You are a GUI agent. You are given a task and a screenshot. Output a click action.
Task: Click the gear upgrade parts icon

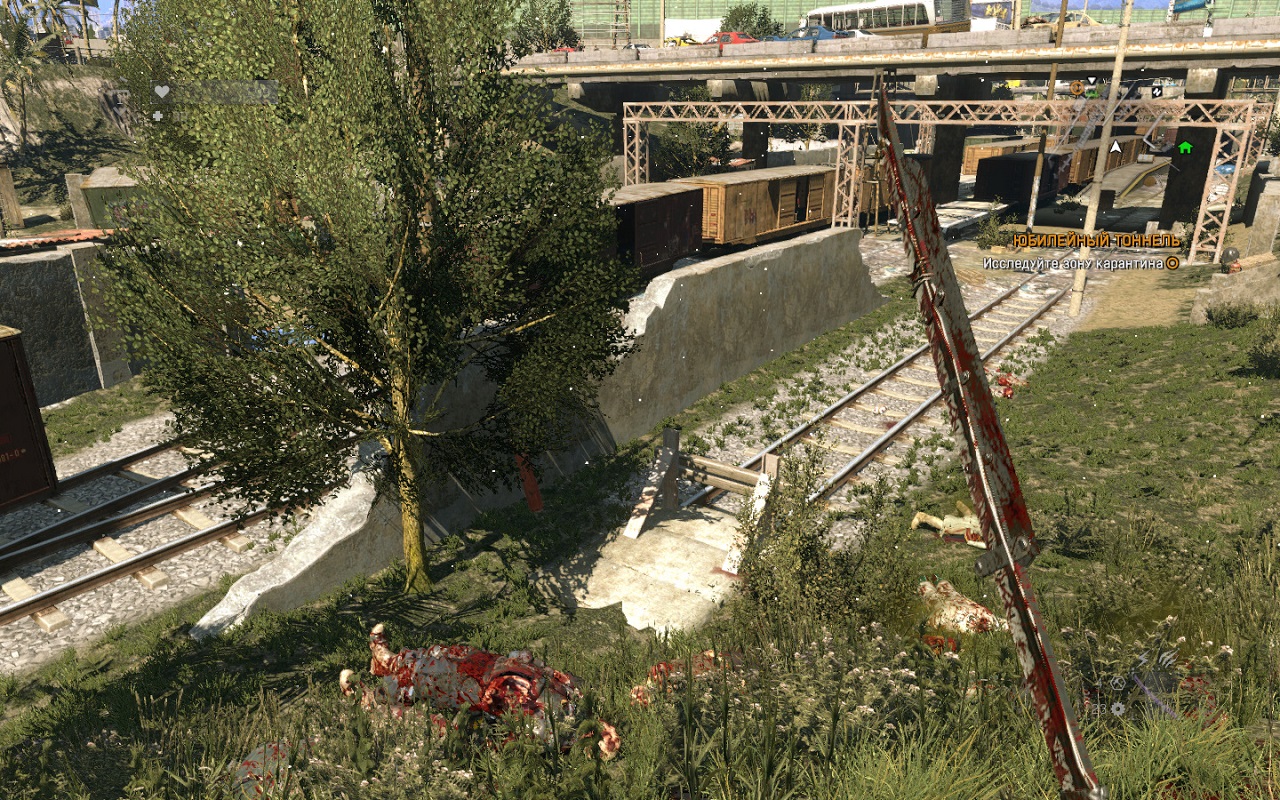pos(1117,709)
